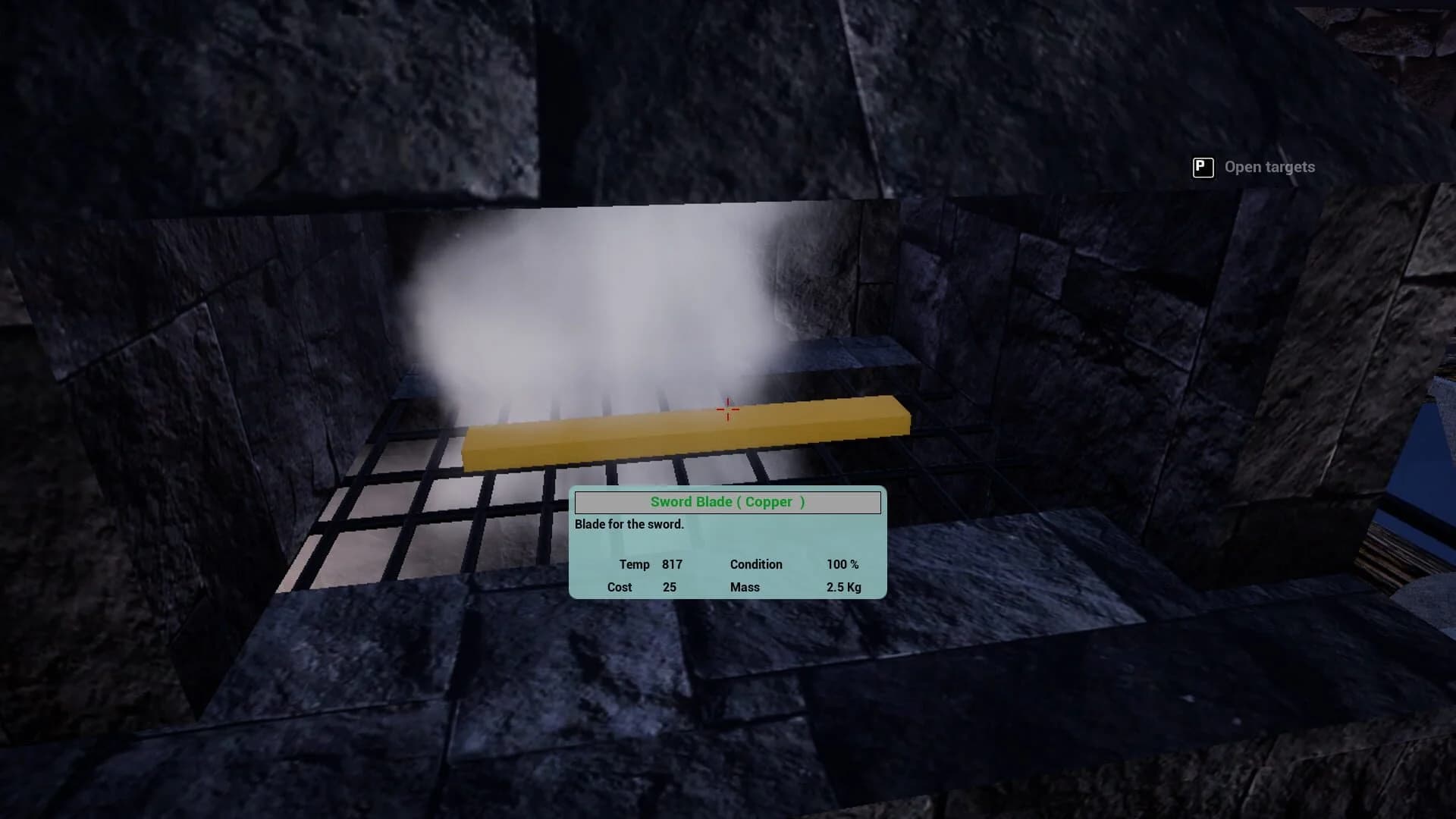
Task: Click the Condition 100 % progress value
Action: 843,564
